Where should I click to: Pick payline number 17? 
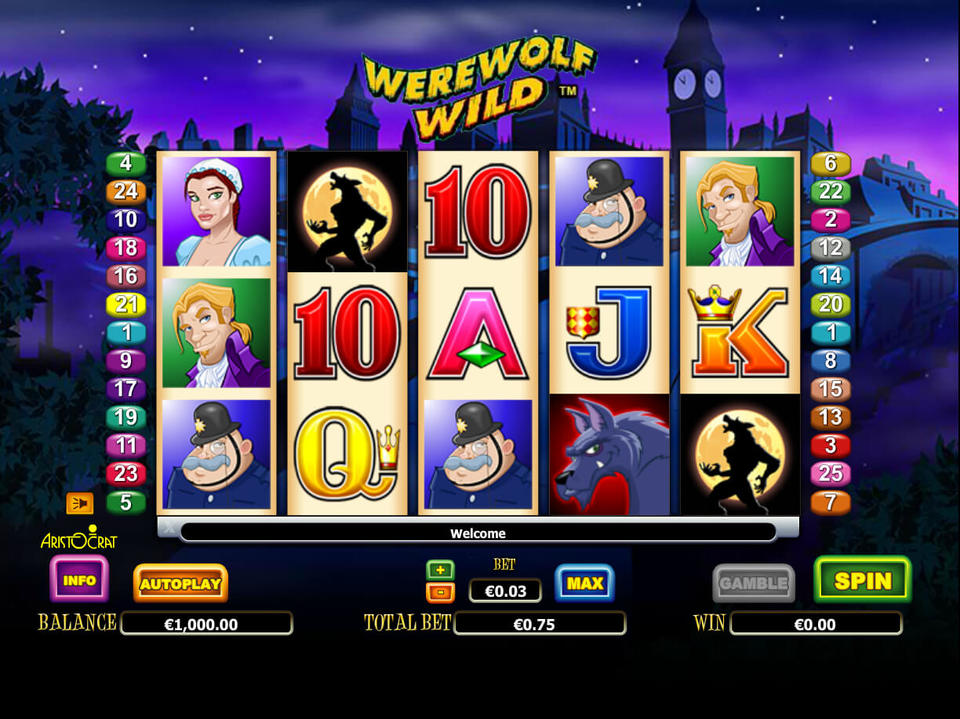[x=127, y=389]
